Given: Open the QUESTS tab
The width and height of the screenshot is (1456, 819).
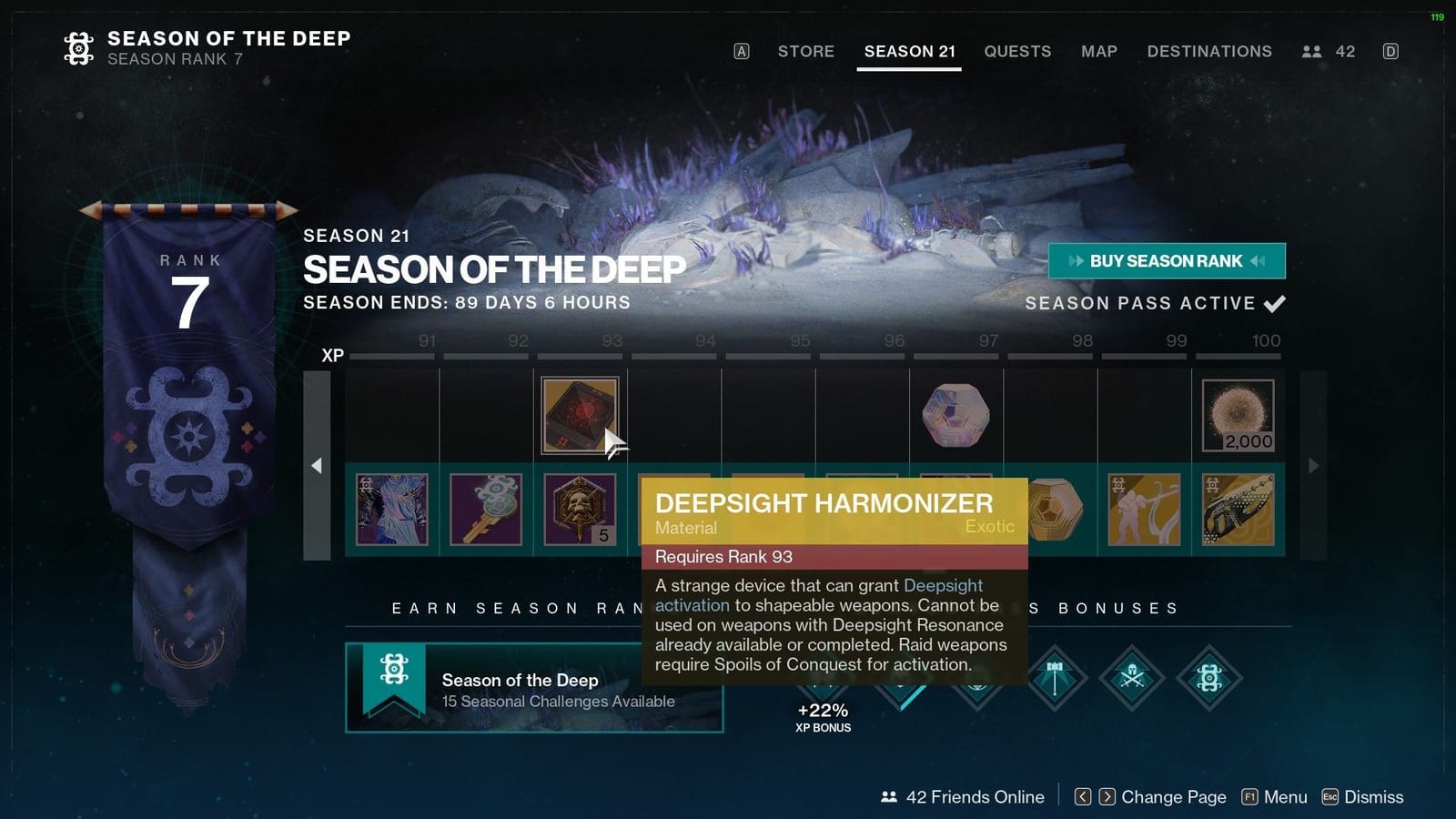Looking at the screenshot, I should click(x=1017, y=52).
